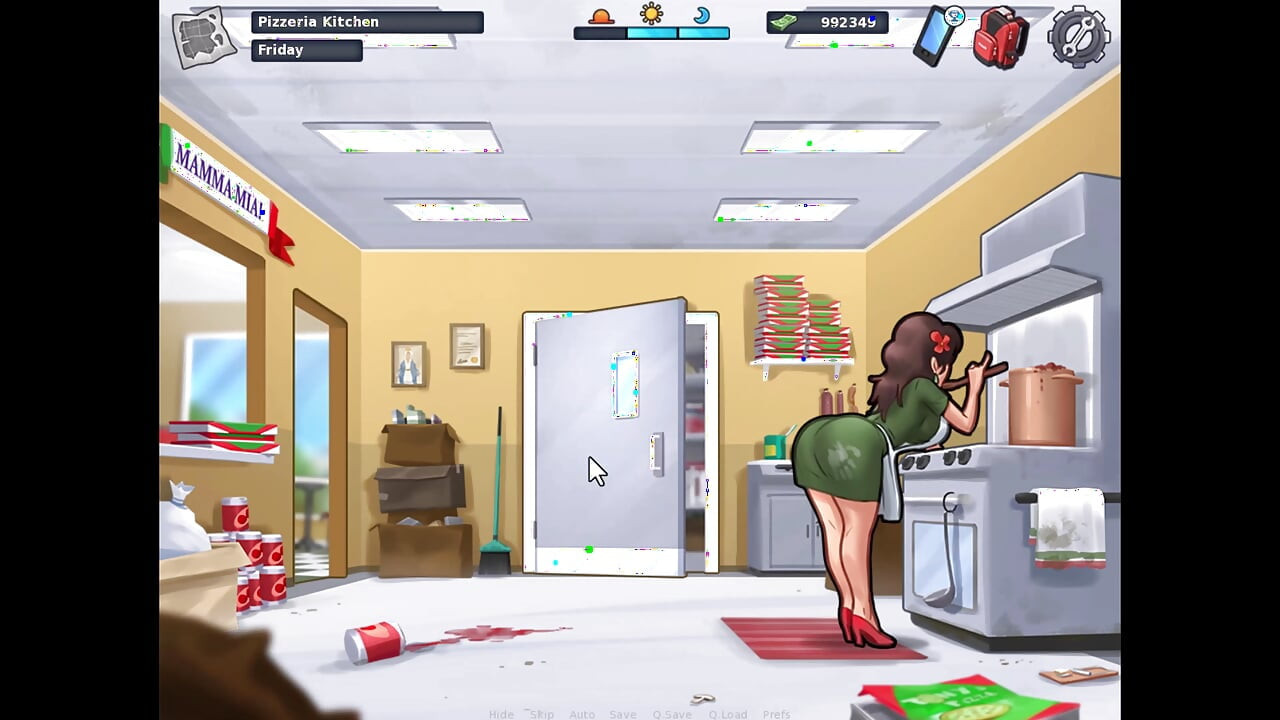The height and width of the screenshot is (720, 1280).
Task: Select the moon night icon
Action: (x=703, y=17)
